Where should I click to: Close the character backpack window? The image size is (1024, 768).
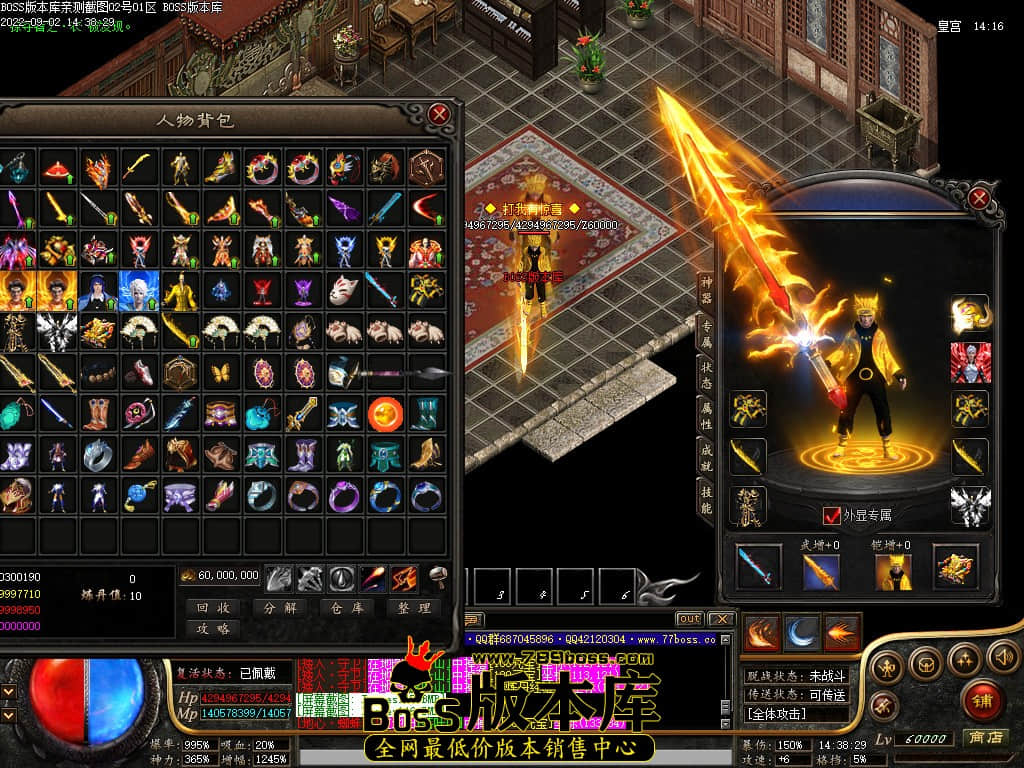439,114
